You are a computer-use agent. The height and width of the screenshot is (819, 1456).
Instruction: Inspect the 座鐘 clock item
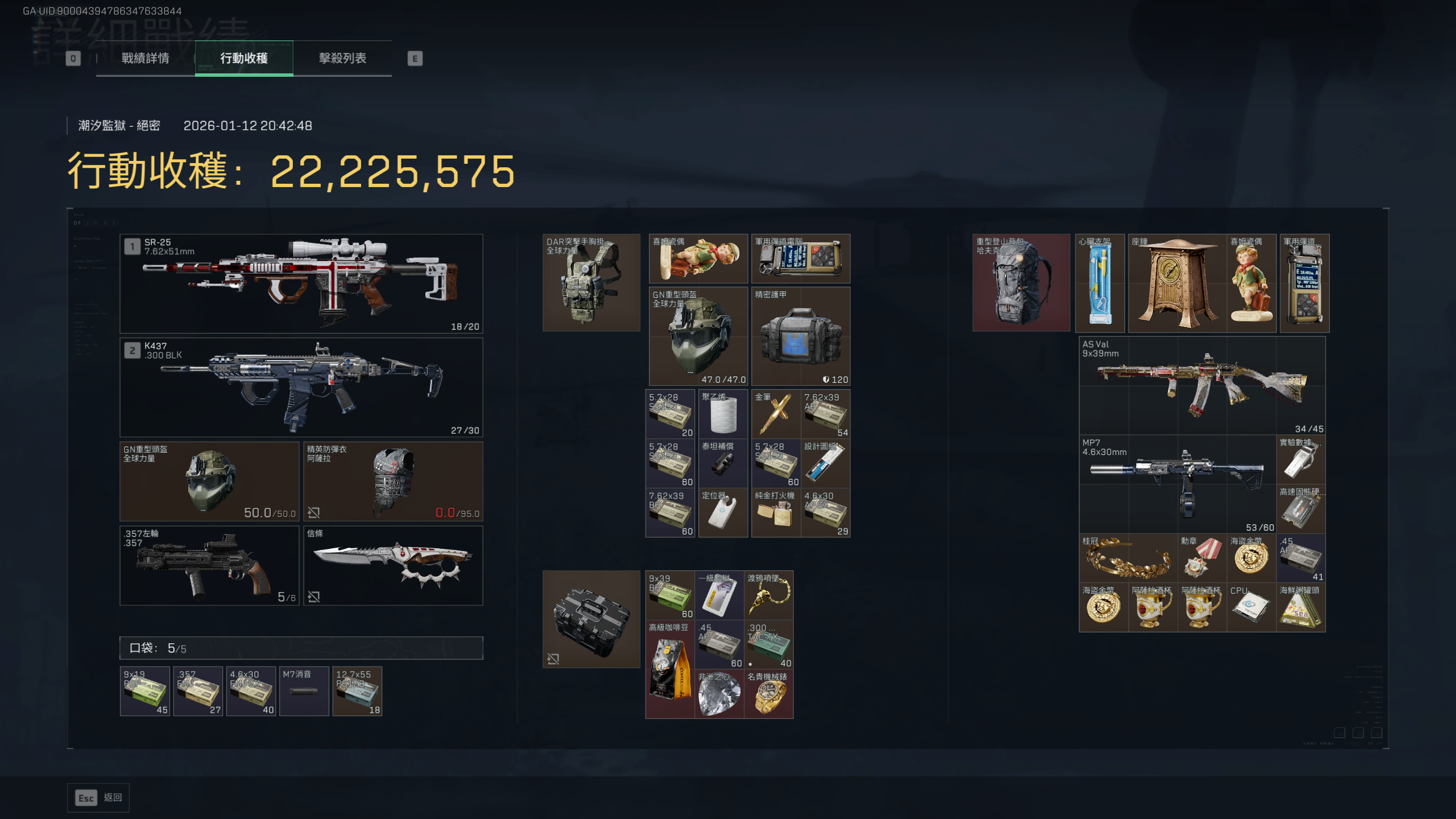click(1176, 283)
